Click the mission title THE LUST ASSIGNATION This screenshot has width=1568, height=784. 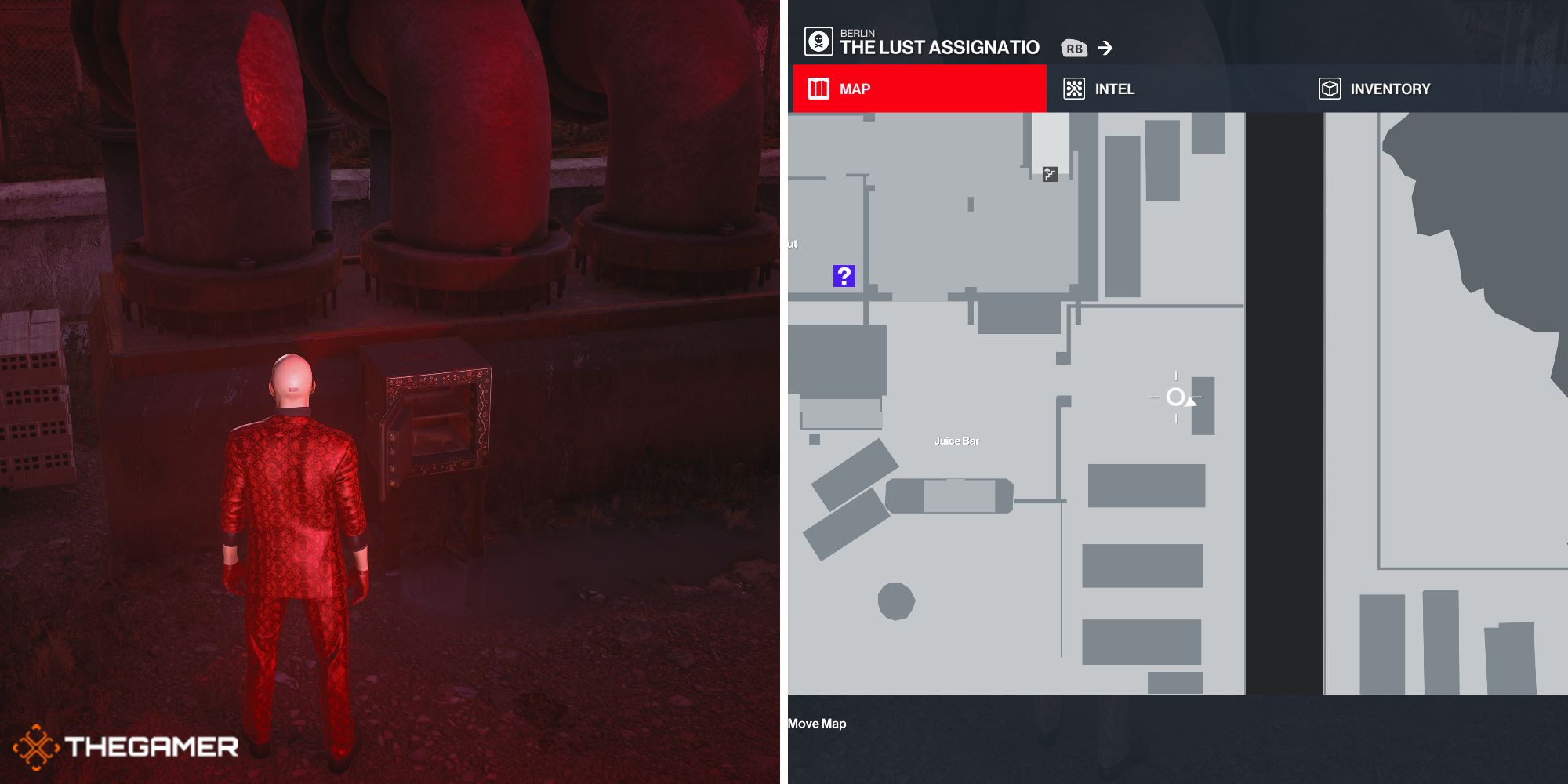tap(938, 47)
